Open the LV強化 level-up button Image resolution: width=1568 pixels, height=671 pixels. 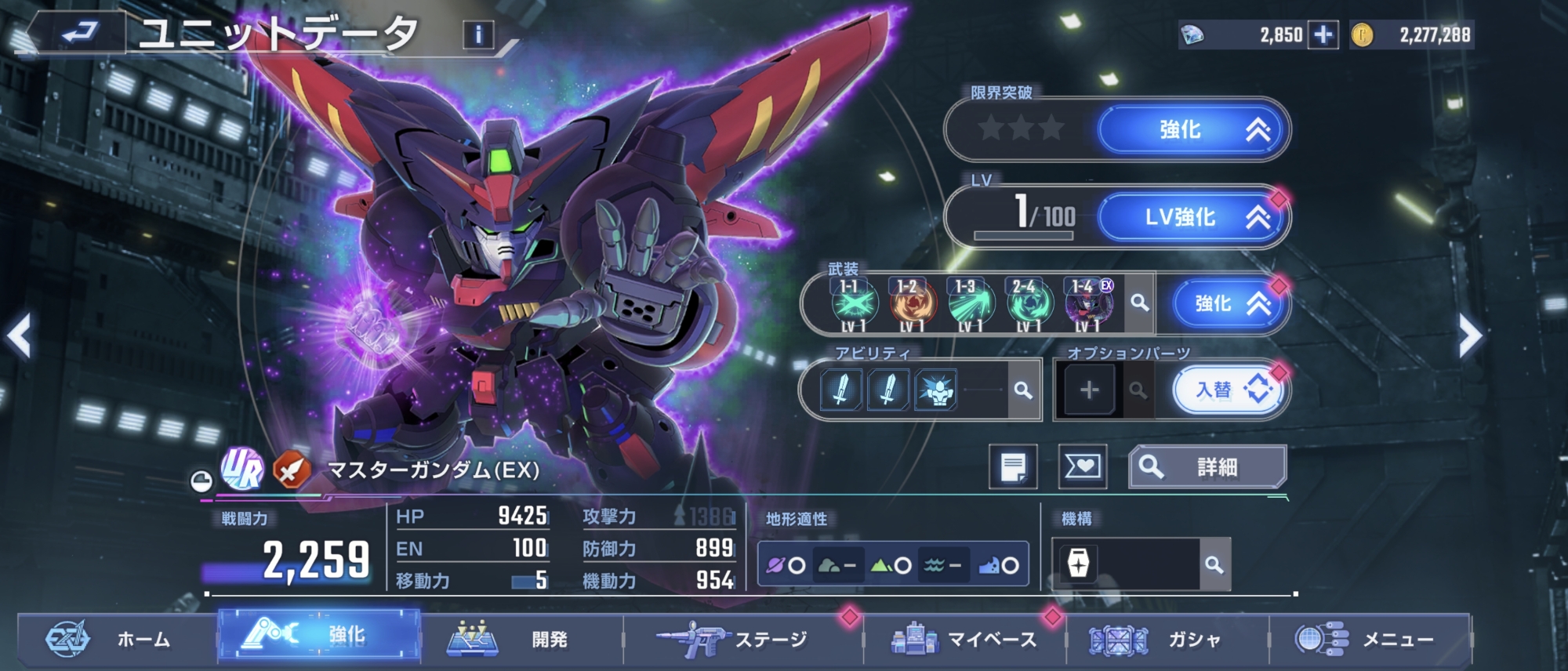tap(1192, 217)
